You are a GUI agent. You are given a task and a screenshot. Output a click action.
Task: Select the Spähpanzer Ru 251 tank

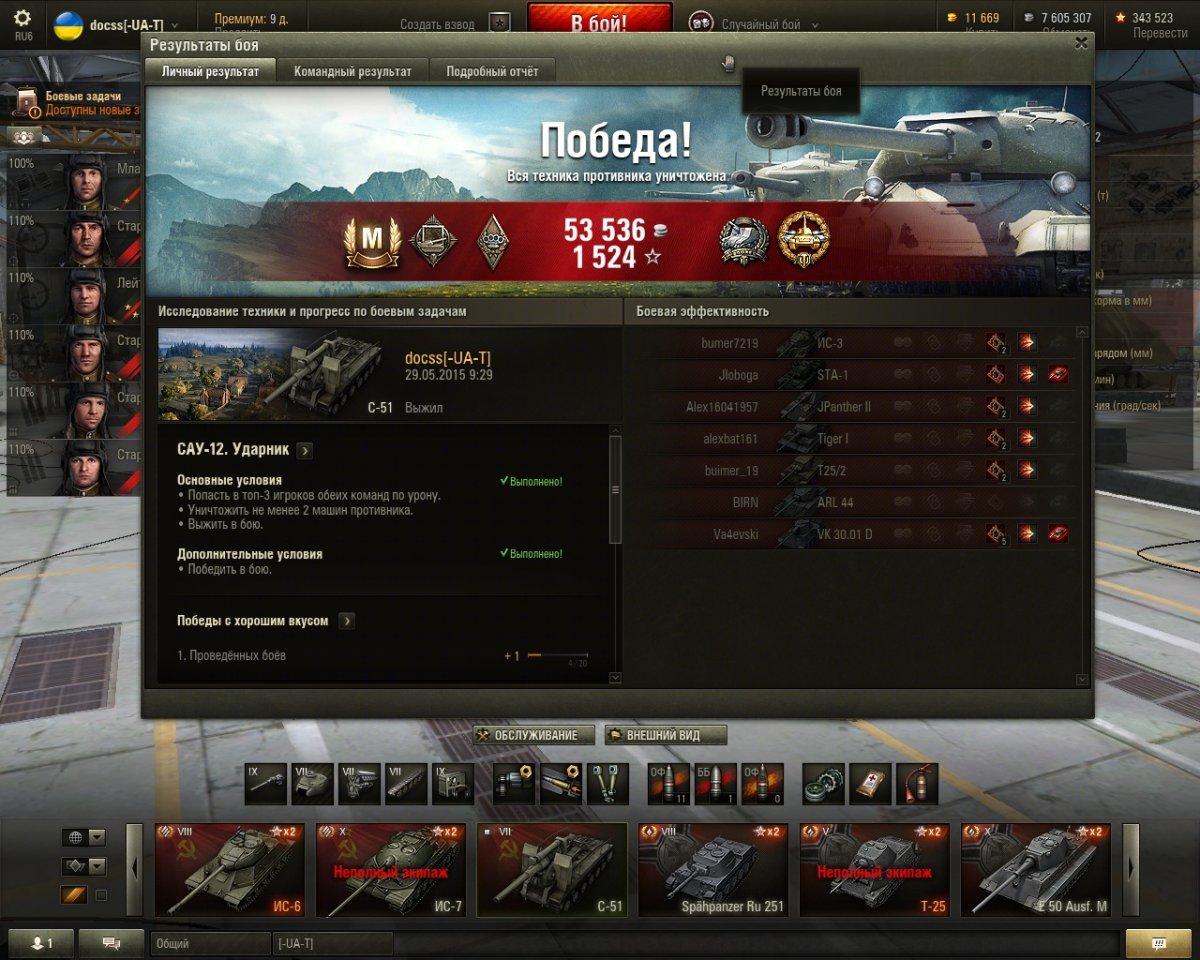[713, 870]
